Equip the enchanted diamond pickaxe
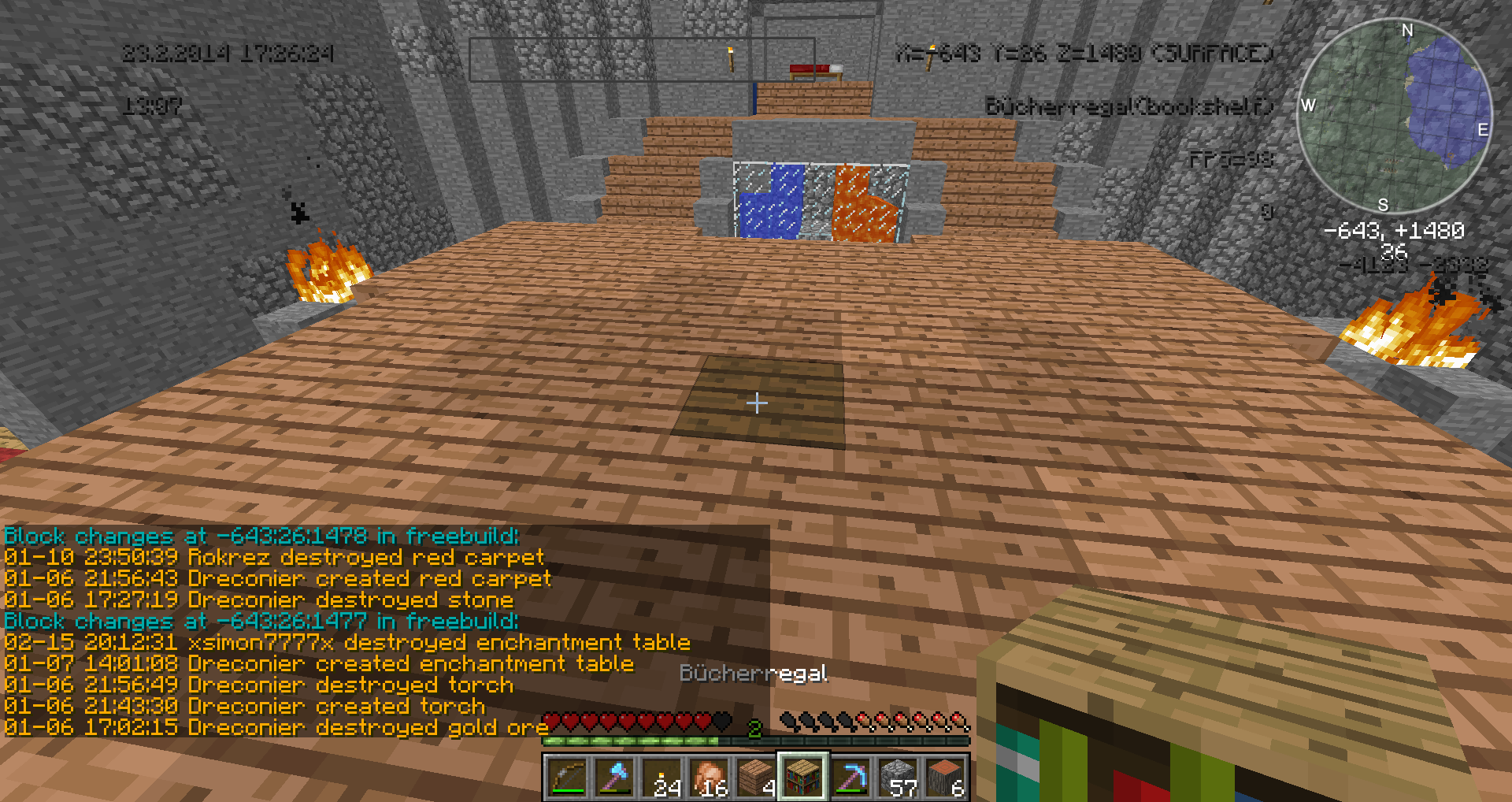1512x802 pixels. (x=850, y=777)
